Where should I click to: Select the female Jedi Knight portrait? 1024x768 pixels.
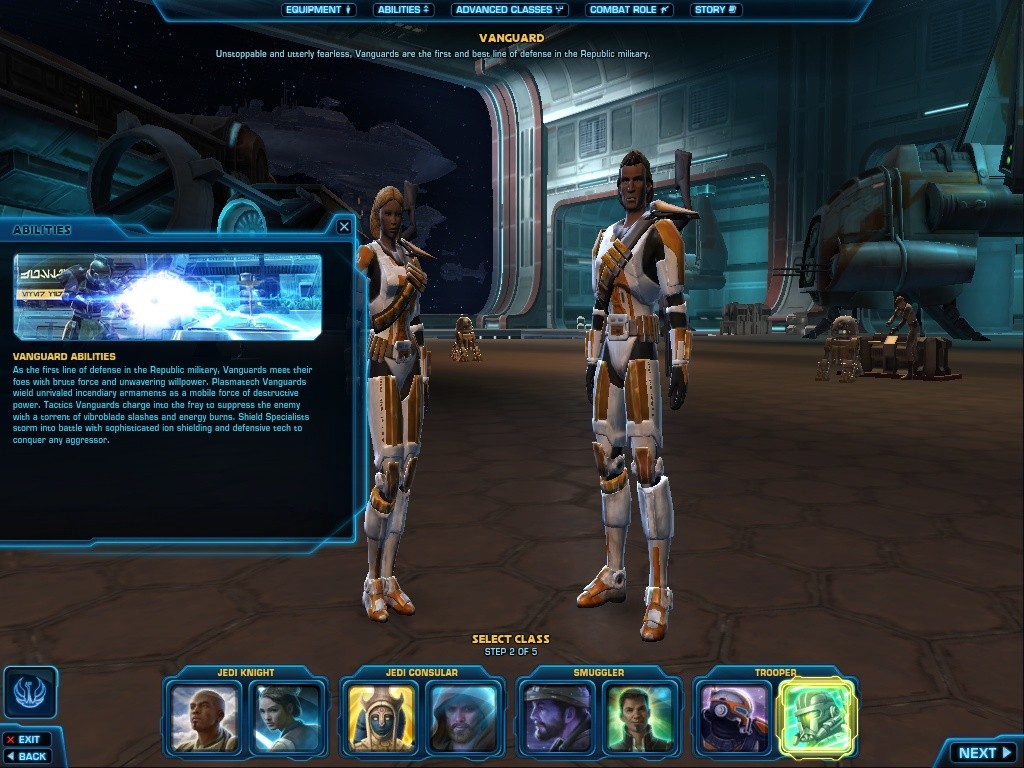[287, 716]
